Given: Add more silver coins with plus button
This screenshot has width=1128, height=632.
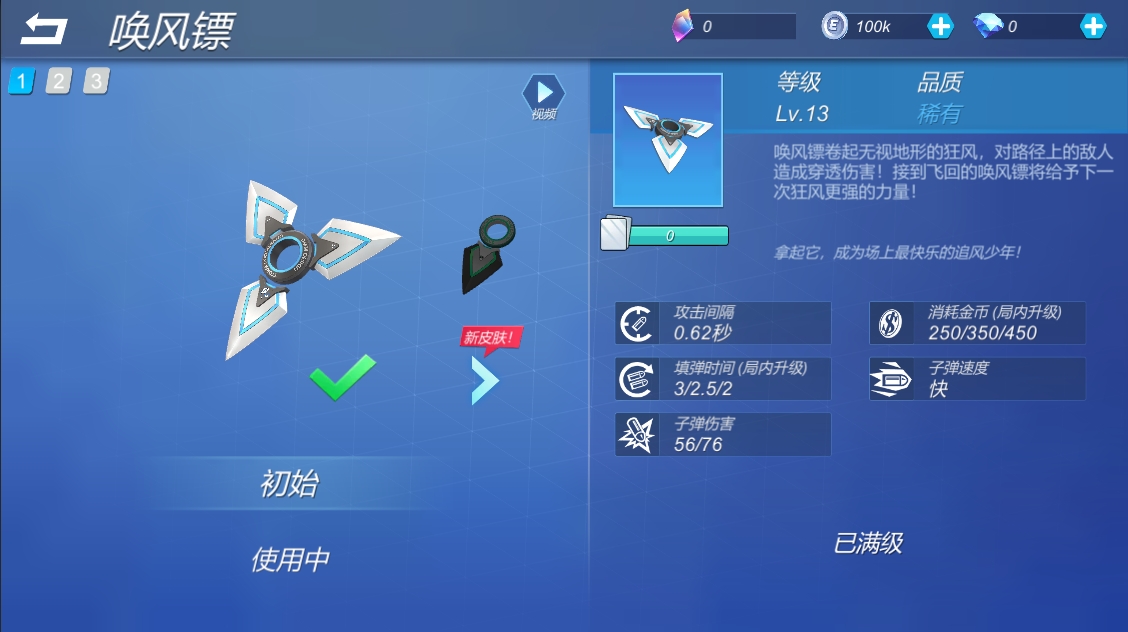Looking at the screenshot, I should [x=940, y=27].
